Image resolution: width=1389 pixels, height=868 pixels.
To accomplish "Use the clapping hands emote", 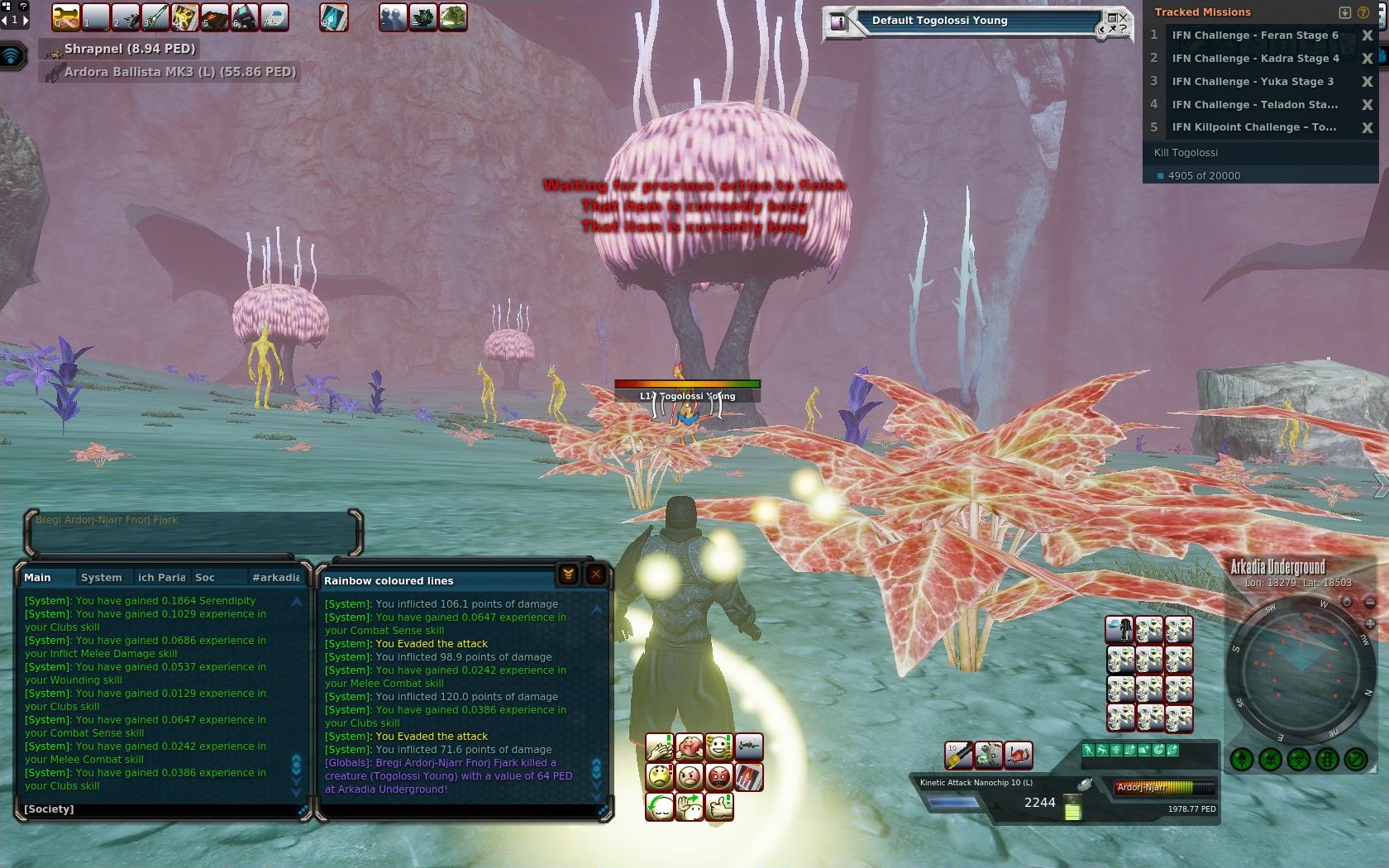I will pyautogui.click(x=660, y=748).
